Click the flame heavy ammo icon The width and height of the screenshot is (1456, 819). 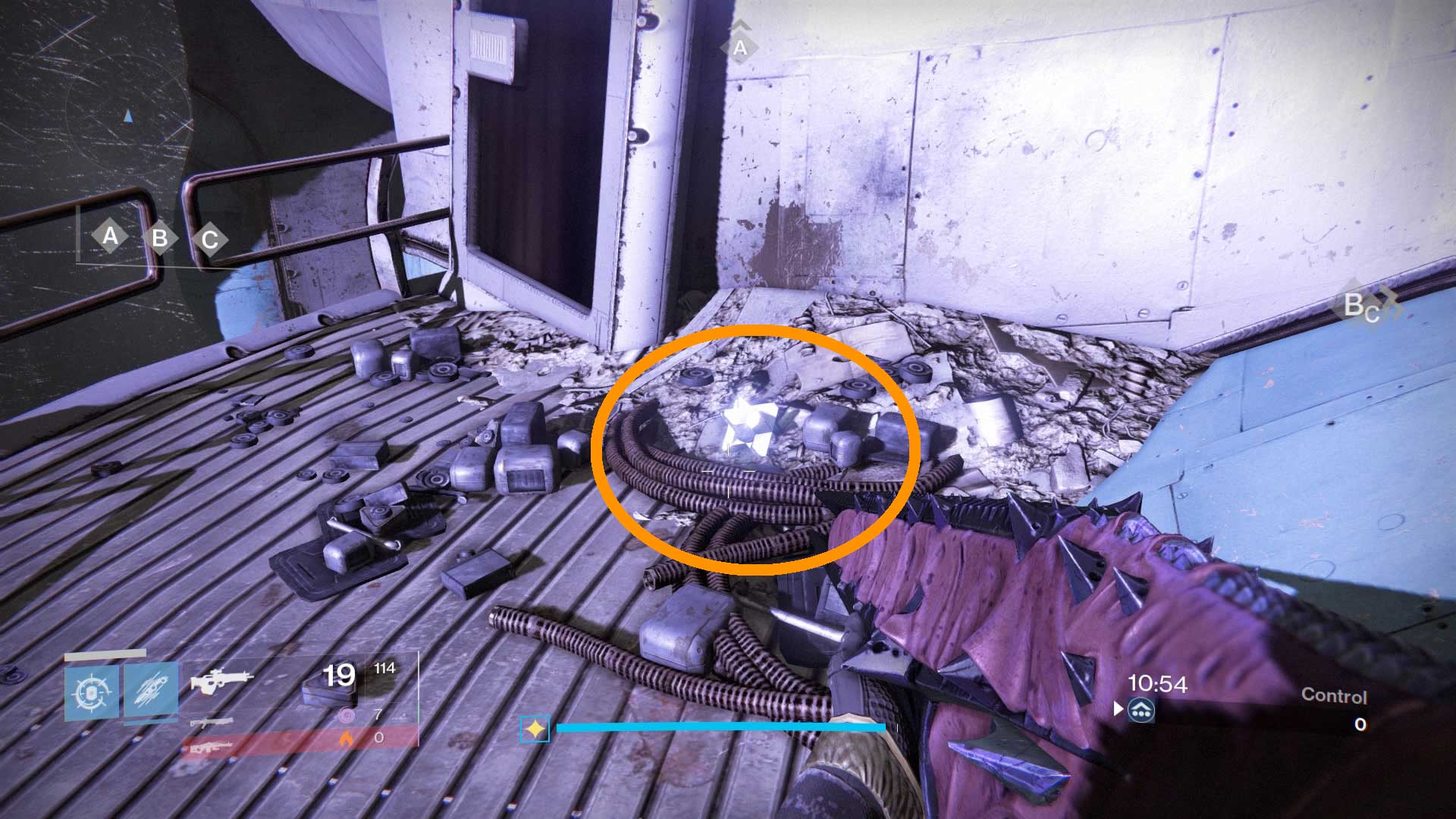click(x=347, y=739)
